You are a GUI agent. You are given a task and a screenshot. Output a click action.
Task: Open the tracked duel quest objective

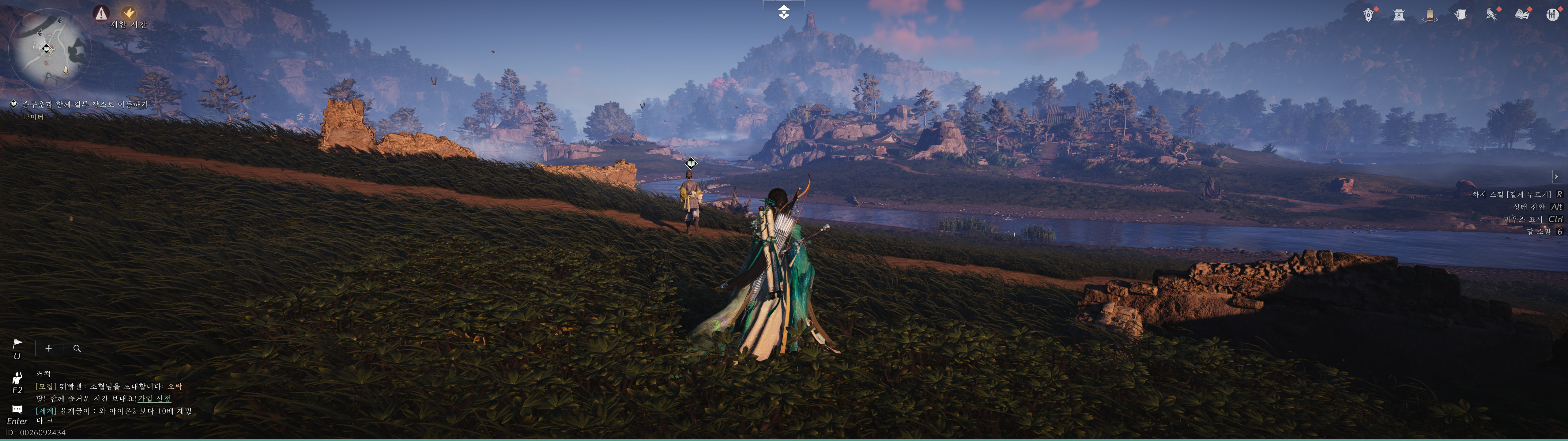point(85,105)
